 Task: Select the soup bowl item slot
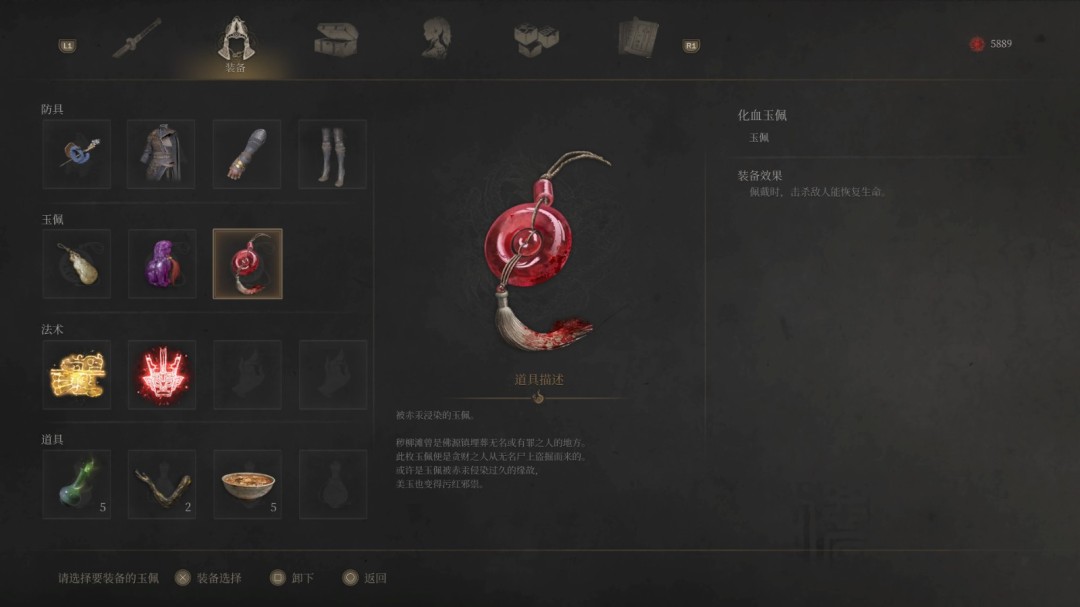click(247, 484)
